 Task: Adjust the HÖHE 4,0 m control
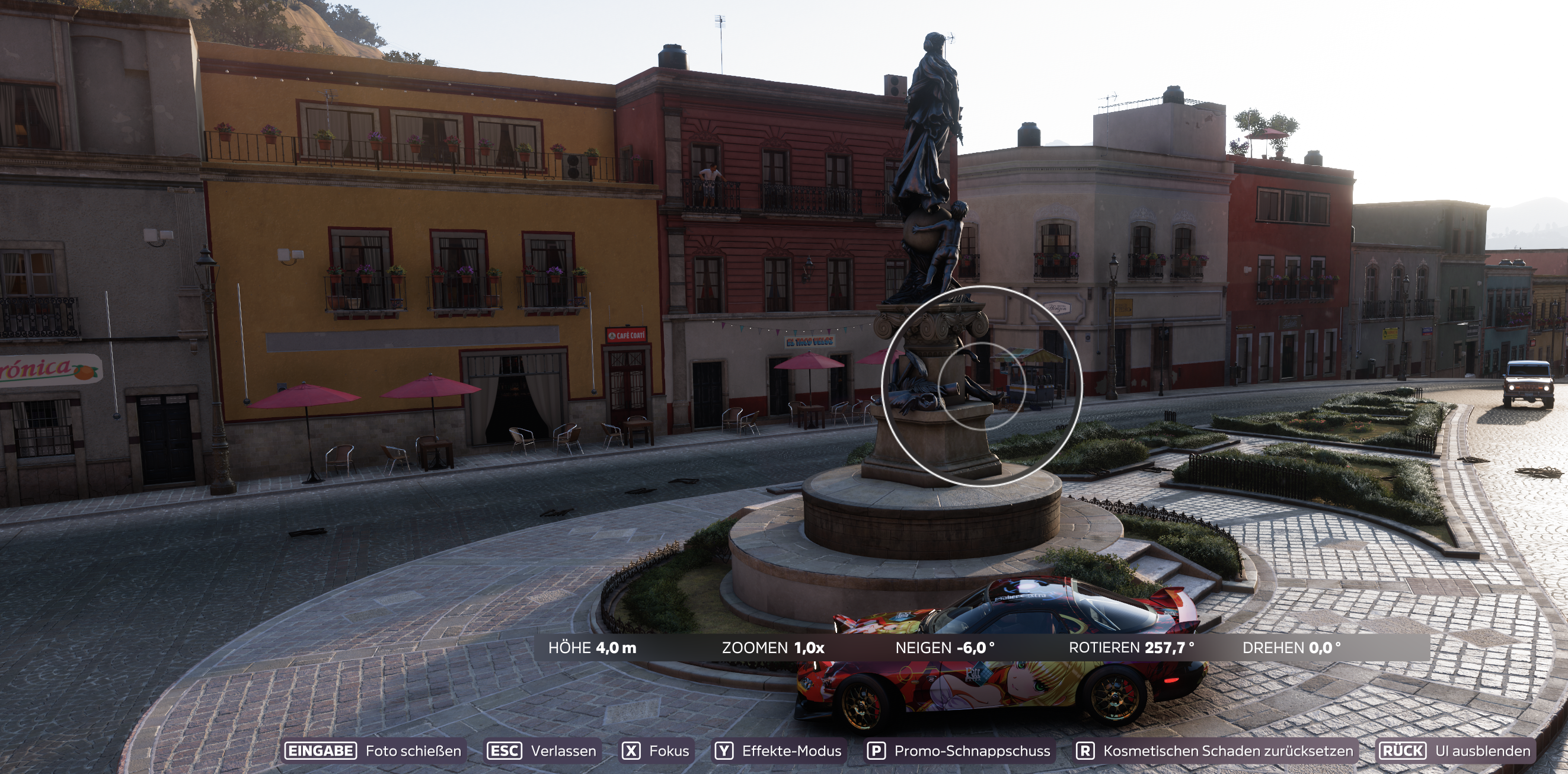tap(593, 648)
